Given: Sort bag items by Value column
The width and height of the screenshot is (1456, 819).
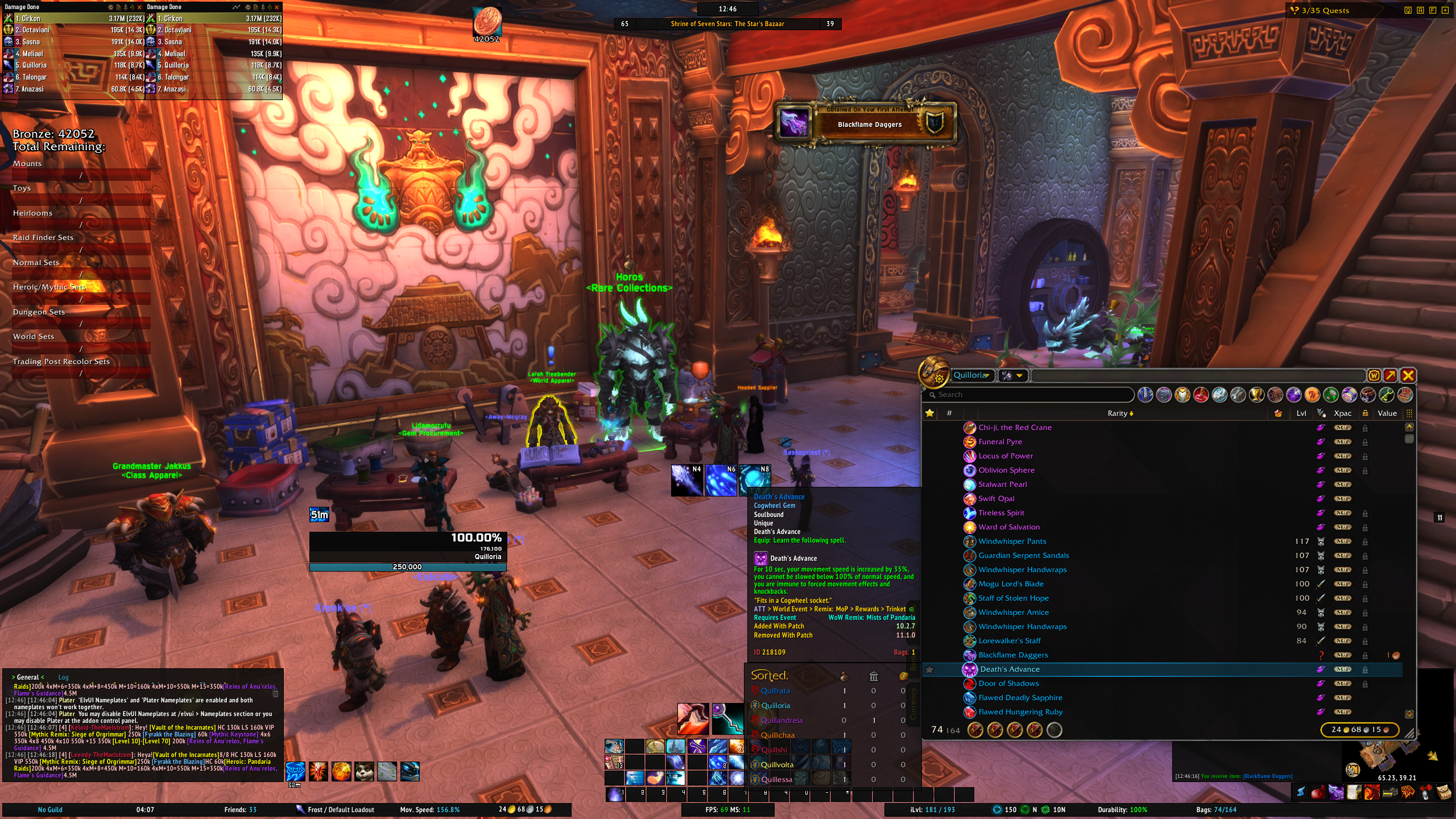Looking at the screenshot, I should pos(1387,413).
